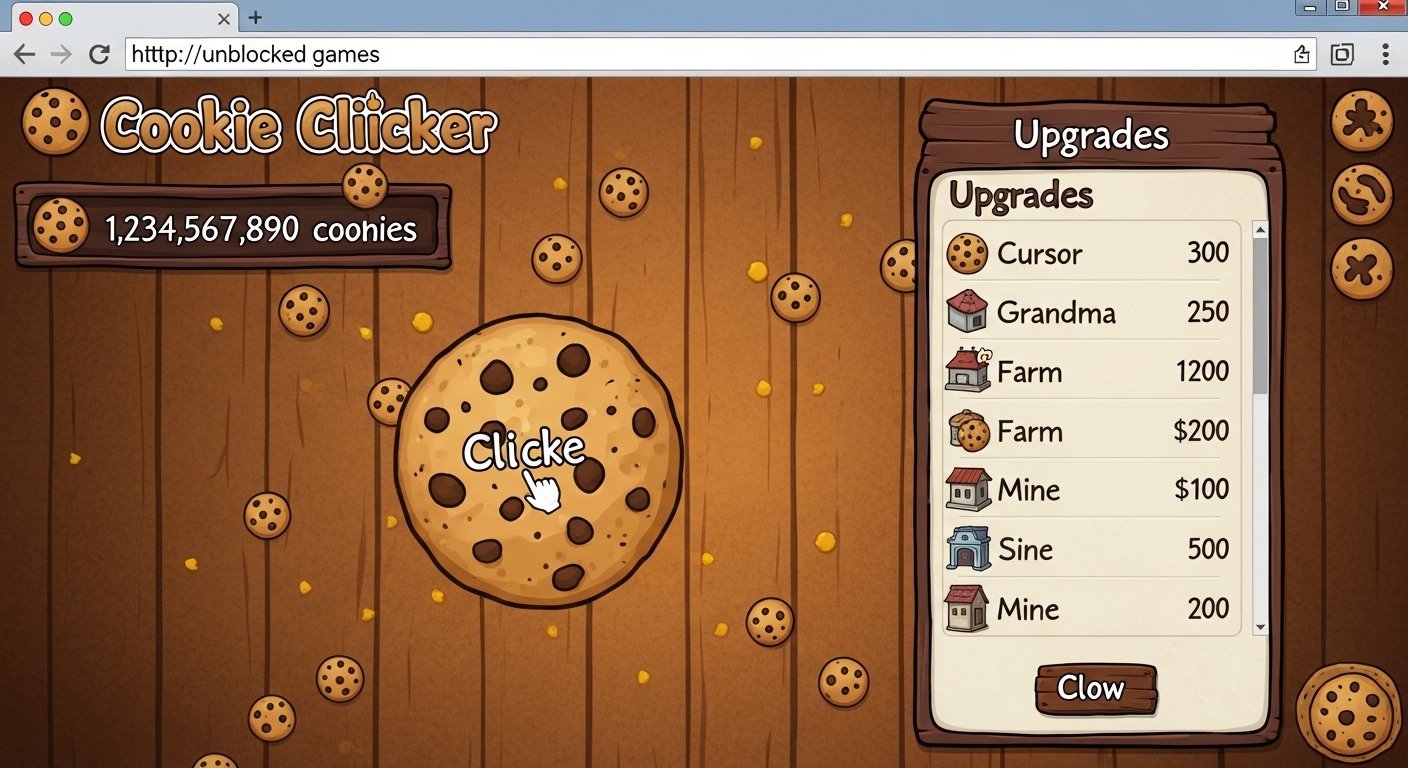This screenshot has width=1408, height=768.
Task: Select the Mine icon priced $100
Action: coord(967,490)
